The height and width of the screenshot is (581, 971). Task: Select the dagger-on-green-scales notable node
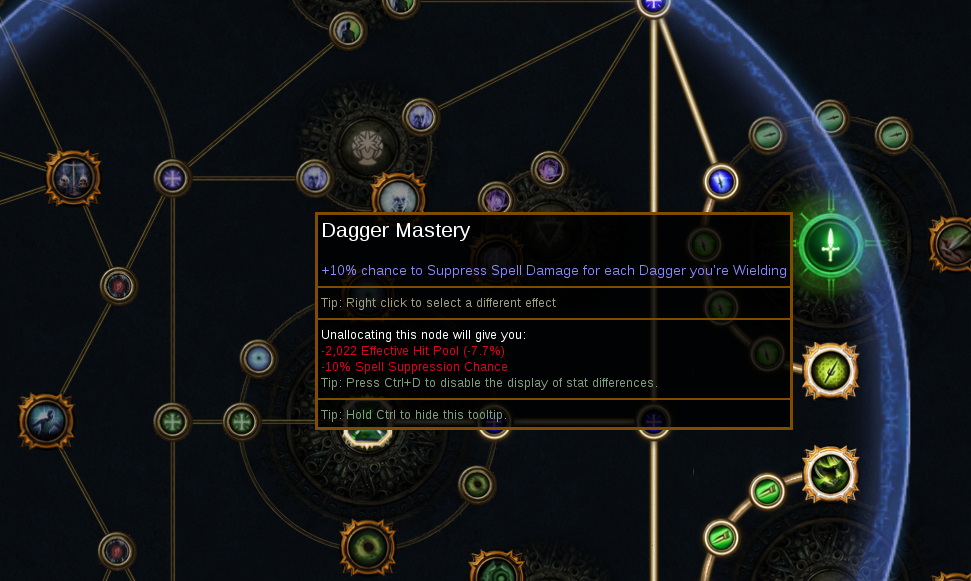[x=830, y=371]
